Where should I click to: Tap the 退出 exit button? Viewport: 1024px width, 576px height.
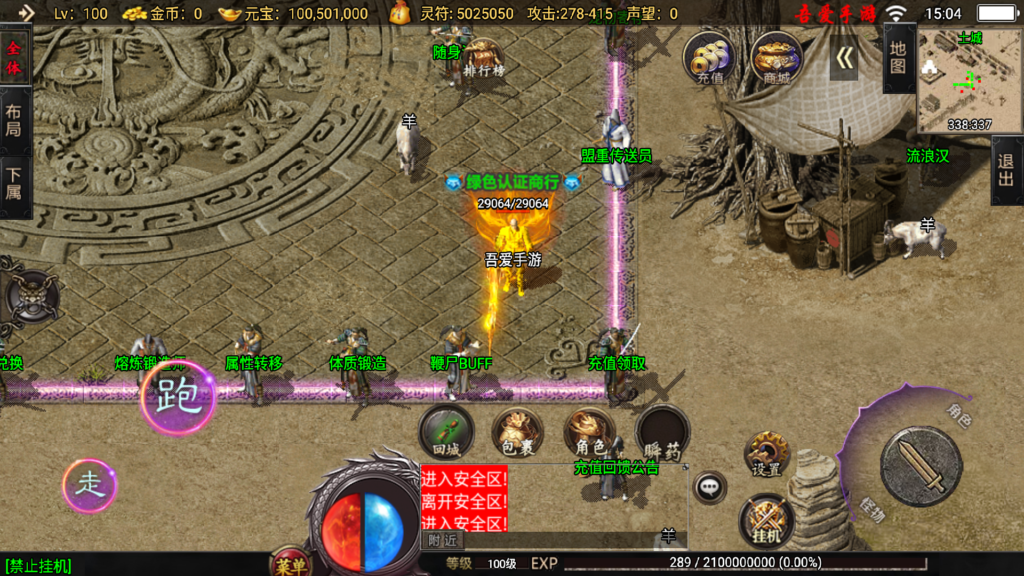tap(1006, 170)
